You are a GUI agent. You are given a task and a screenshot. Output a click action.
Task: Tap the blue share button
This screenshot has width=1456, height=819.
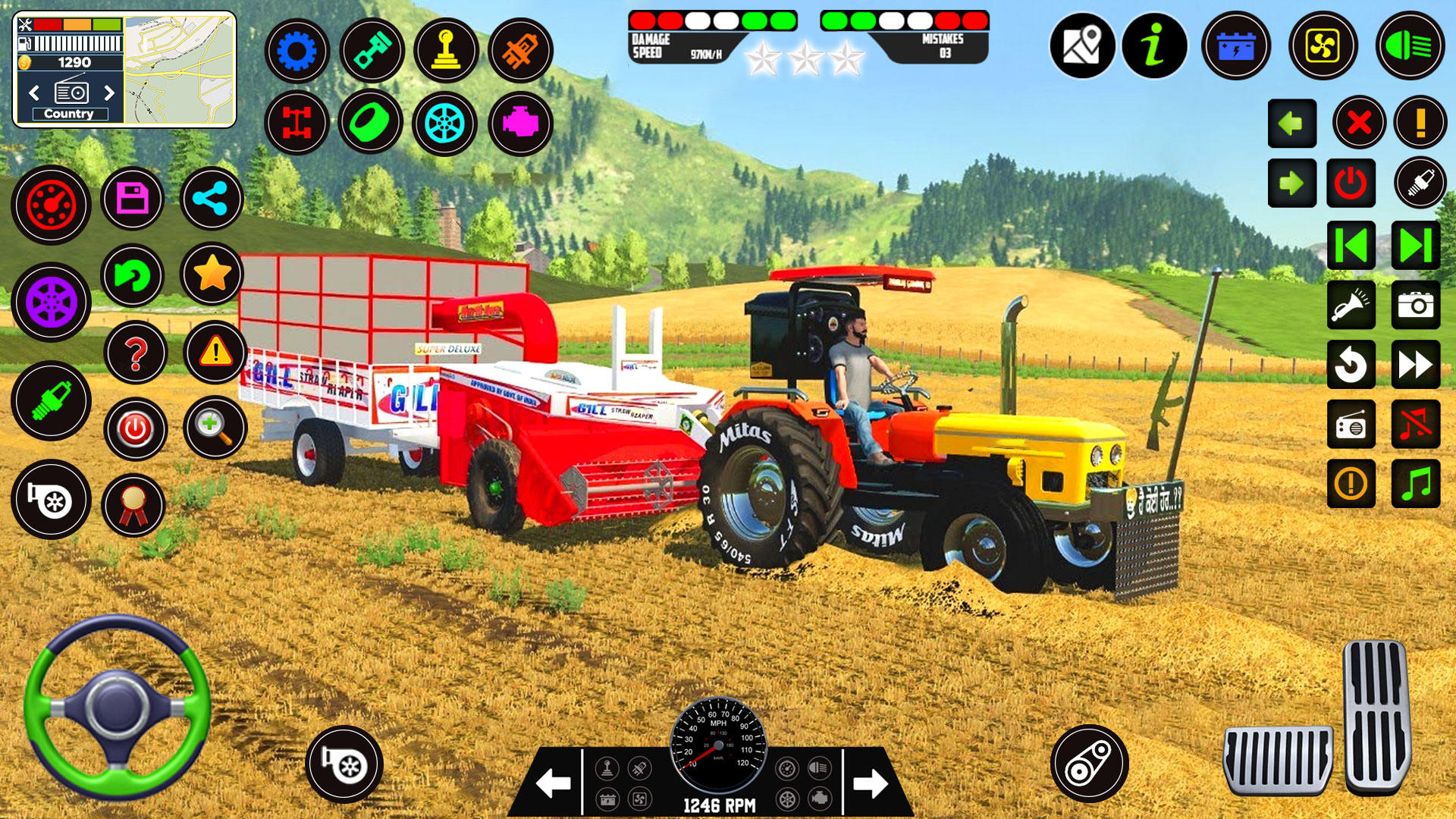(211, 199)
